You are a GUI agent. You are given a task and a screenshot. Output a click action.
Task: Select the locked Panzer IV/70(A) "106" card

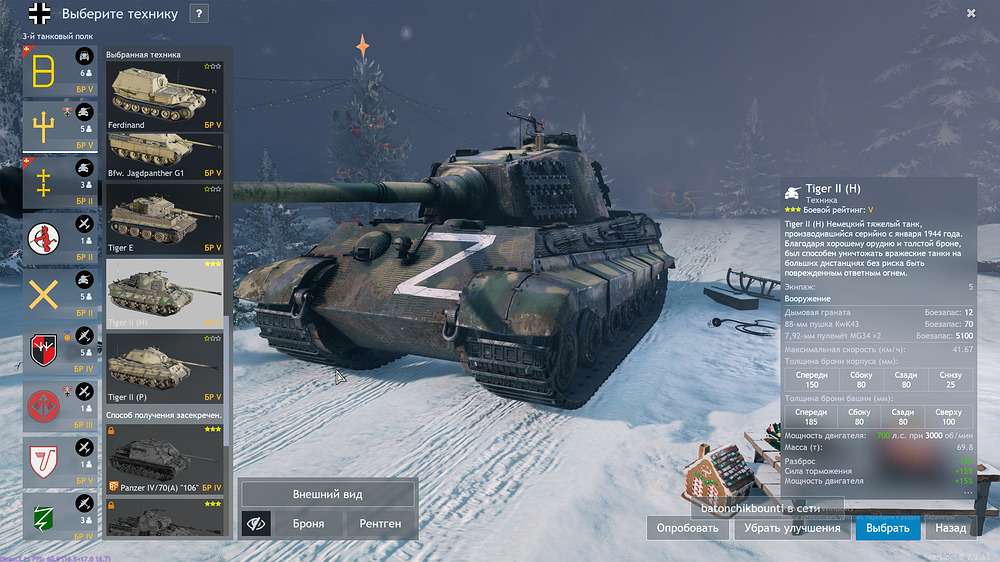(x=166, y=459)
